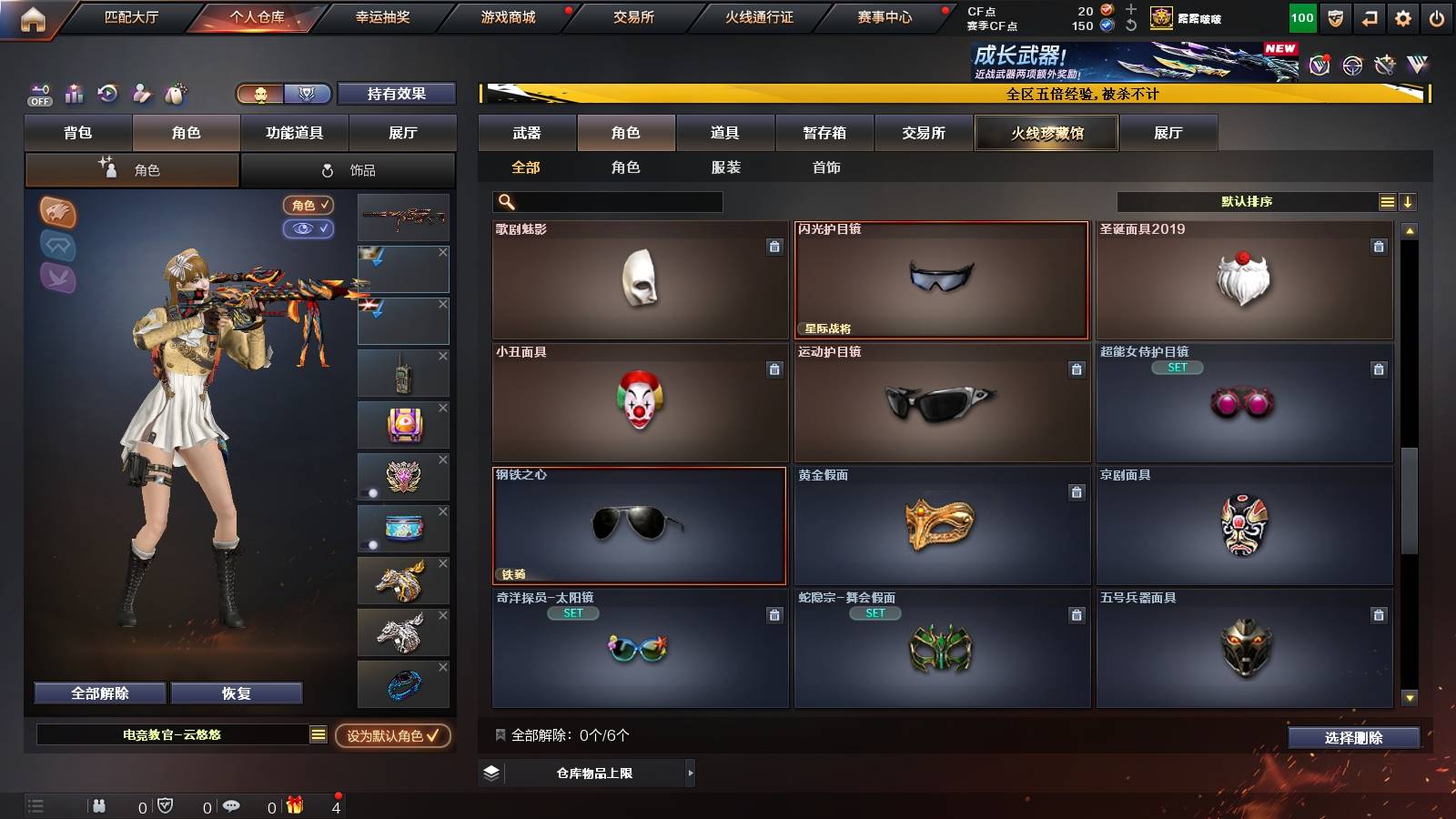Viewport: 1456px width, 819px height.
Task: Click the 全部解除 button on the left panel
Action: click(x=98, y=693)
